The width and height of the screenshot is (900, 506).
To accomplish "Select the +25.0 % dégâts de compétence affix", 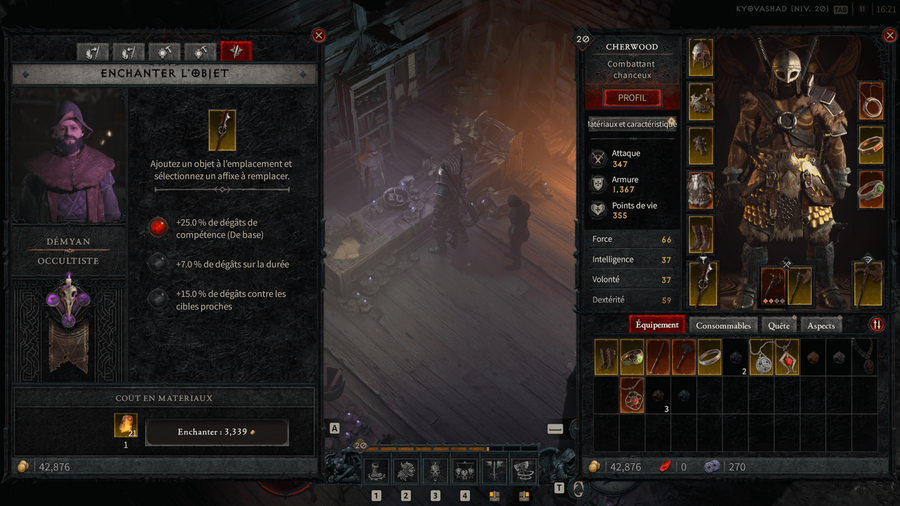I will coord(158,228).
